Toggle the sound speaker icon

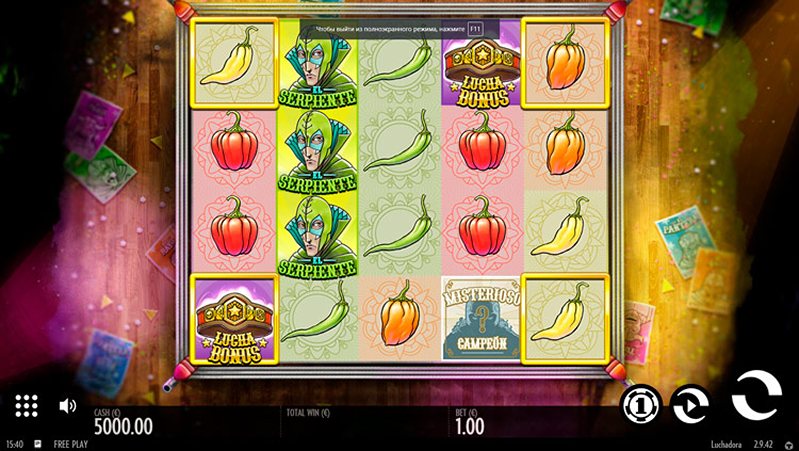(68, 406)
